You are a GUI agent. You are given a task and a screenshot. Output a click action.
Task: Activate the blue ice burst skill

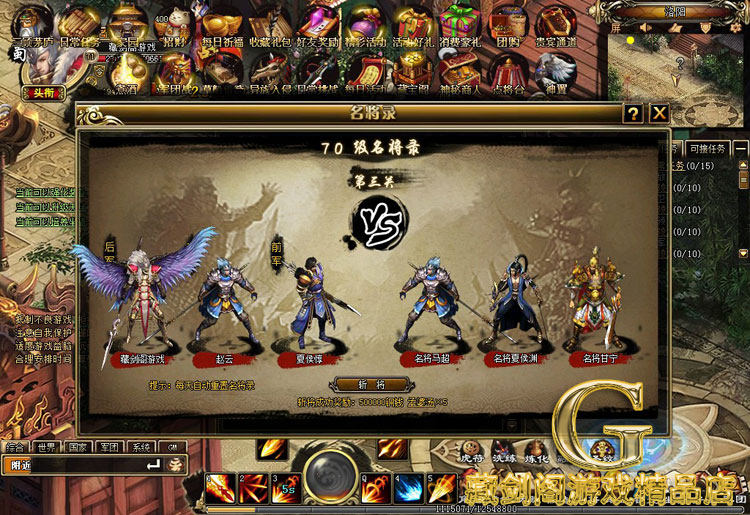(x=408, y=487)
